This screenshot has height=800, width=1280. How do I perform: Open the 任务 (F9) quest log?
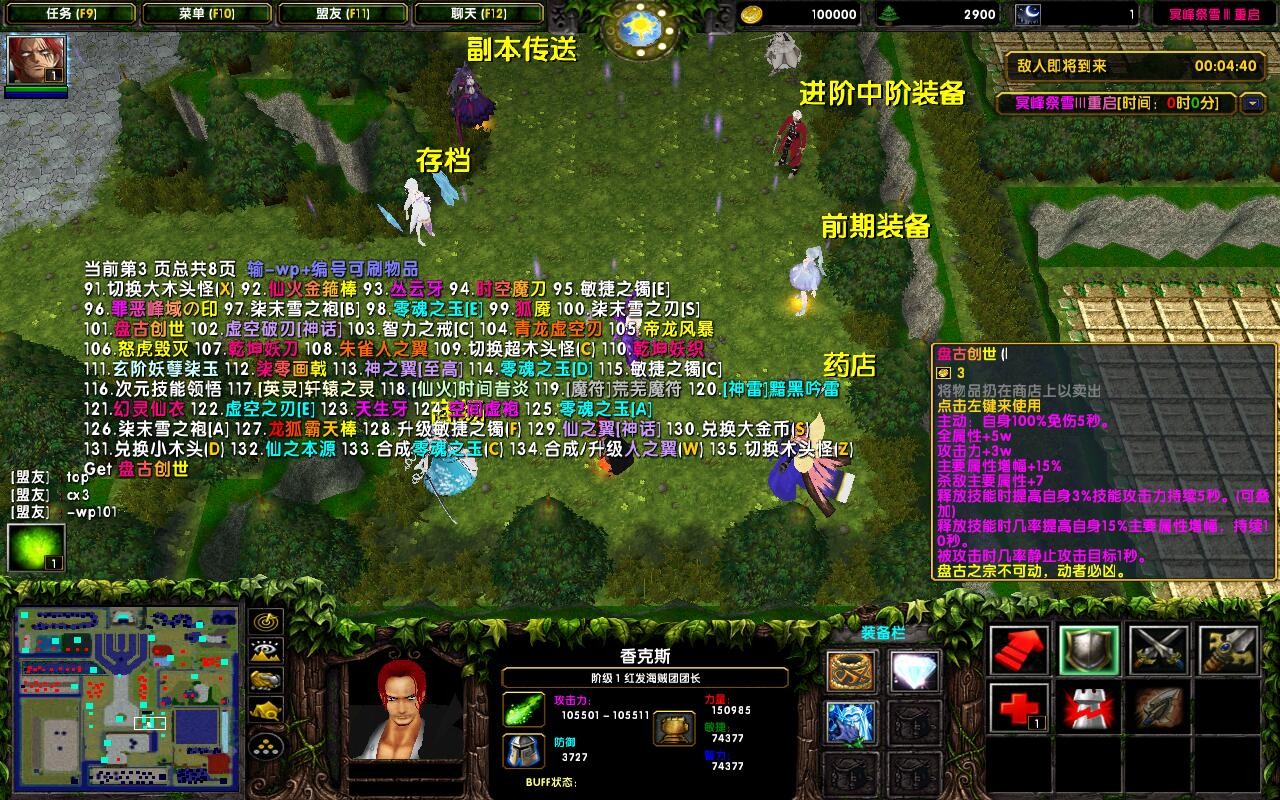tap(70, 14)
